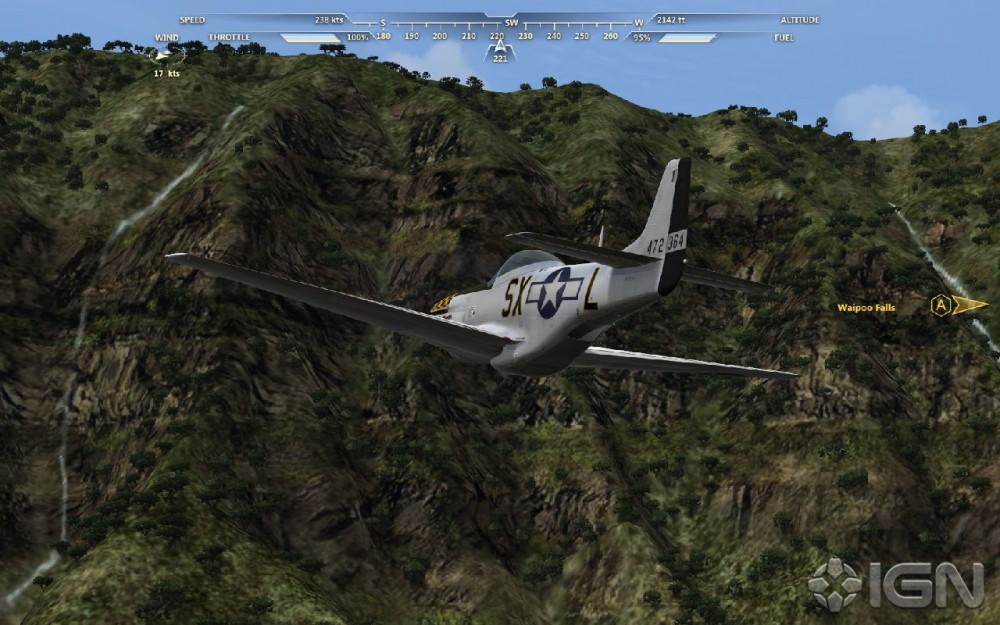Click the IGN watermark logo
Viewport: 1000px width, 625px height.
pos(896,583)
